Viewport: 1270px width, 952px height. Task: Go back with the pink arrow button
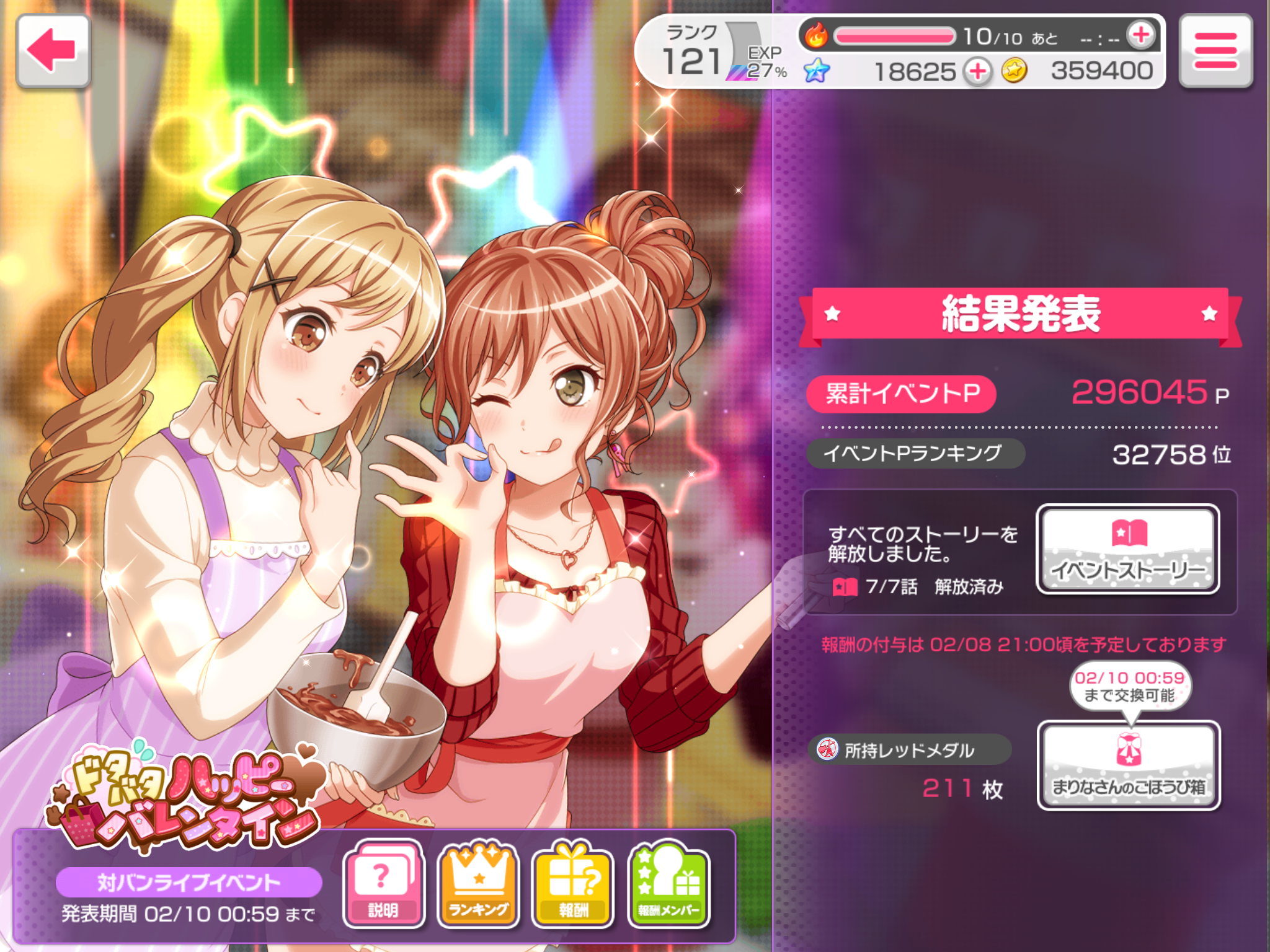(53, 51)
